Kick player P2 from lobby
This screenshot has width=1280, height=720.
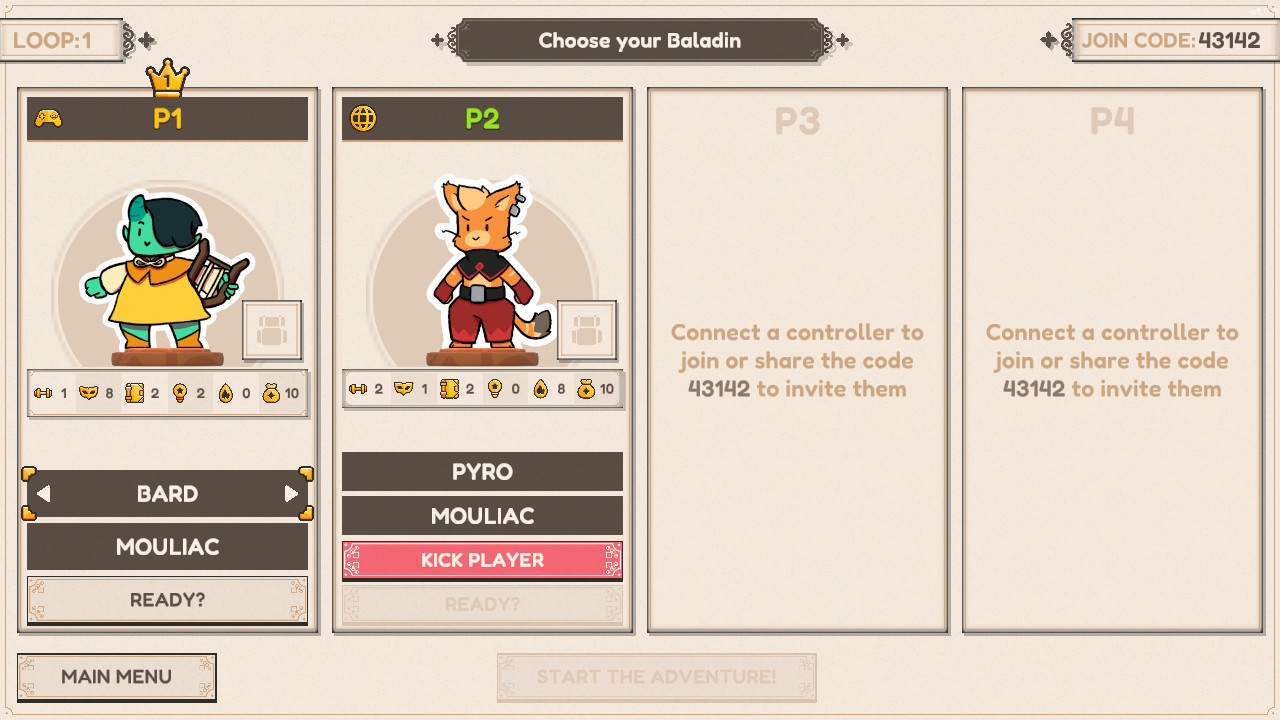click(x=482, y=560)
